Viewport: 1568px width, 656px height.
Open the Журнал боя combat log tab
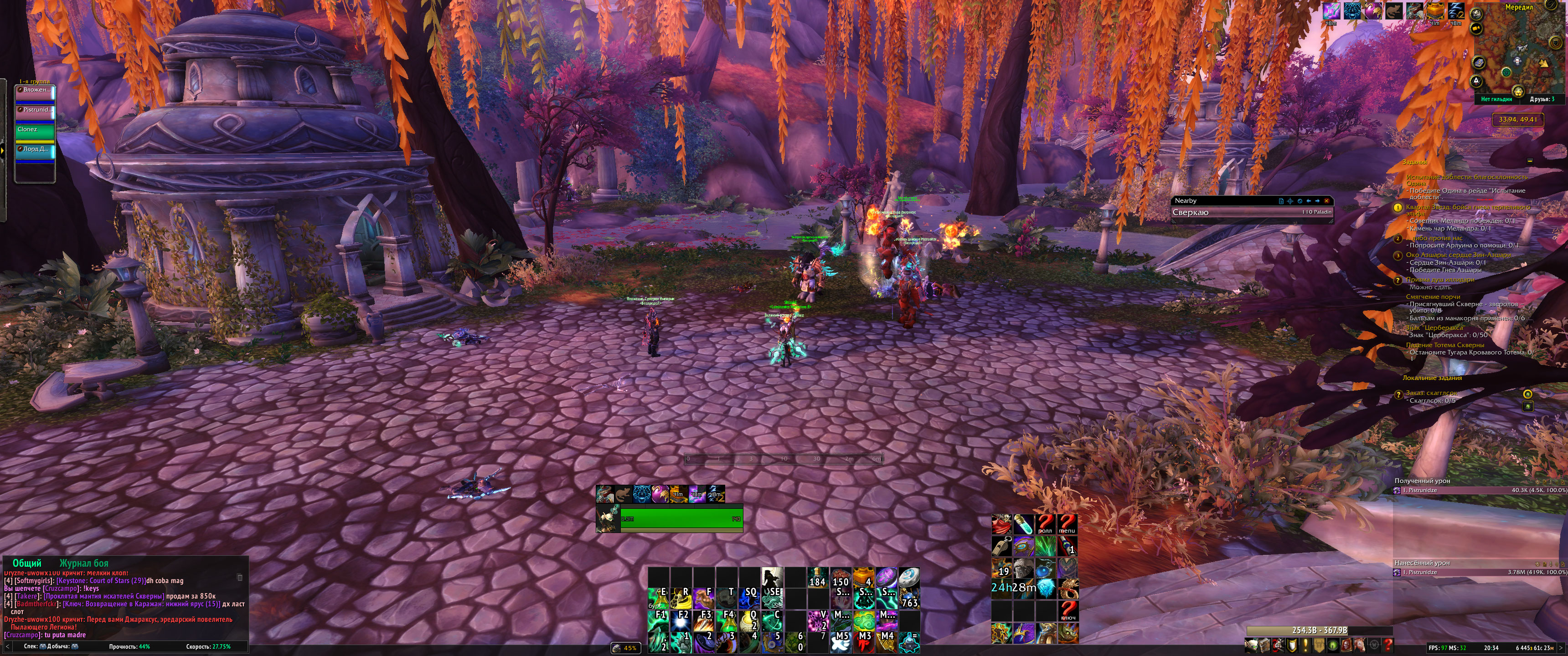click(84, 563)
